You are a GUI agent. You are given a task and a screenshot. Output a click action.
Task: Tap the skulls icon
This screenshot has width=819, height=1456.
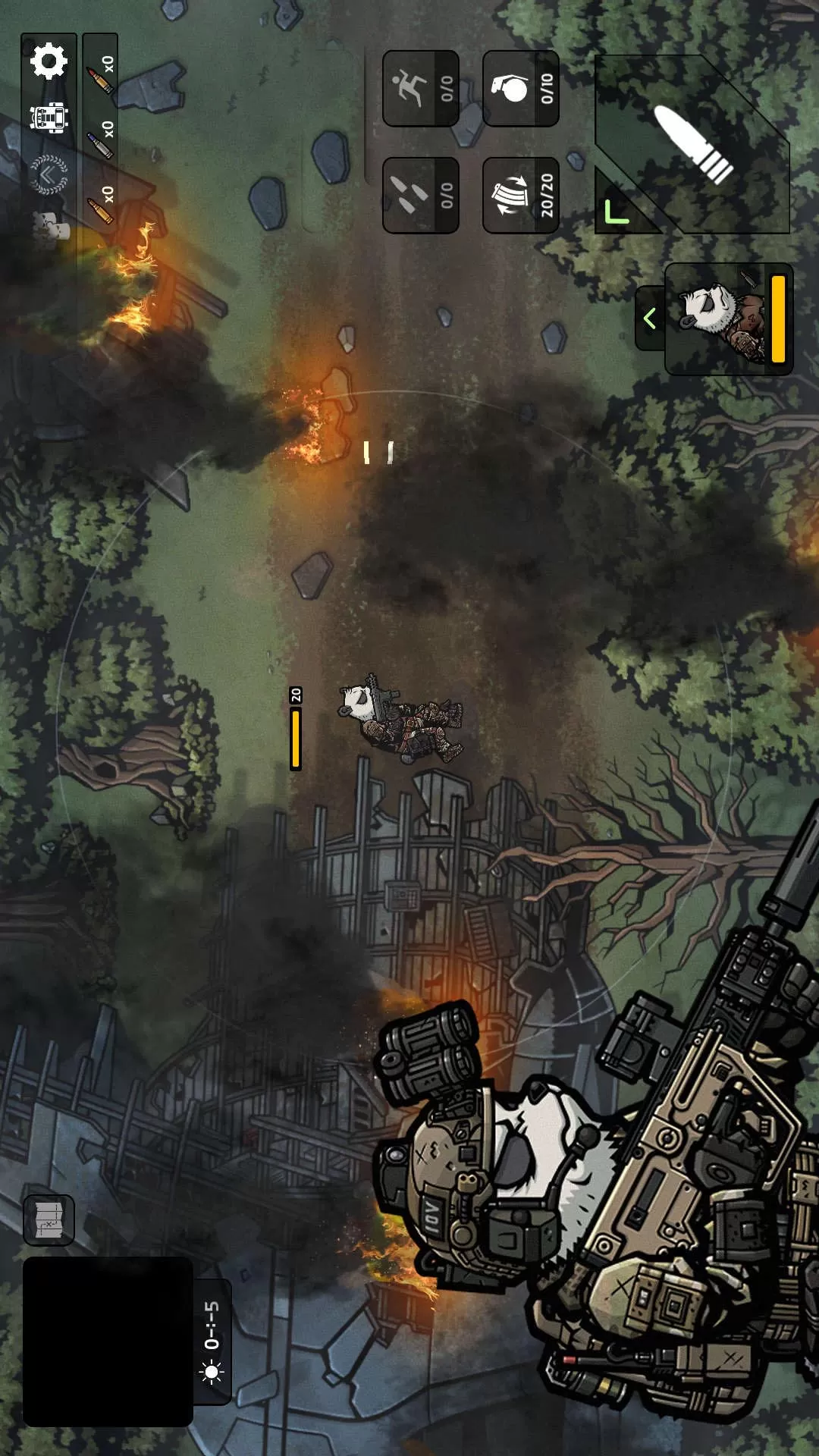[49, 227]
